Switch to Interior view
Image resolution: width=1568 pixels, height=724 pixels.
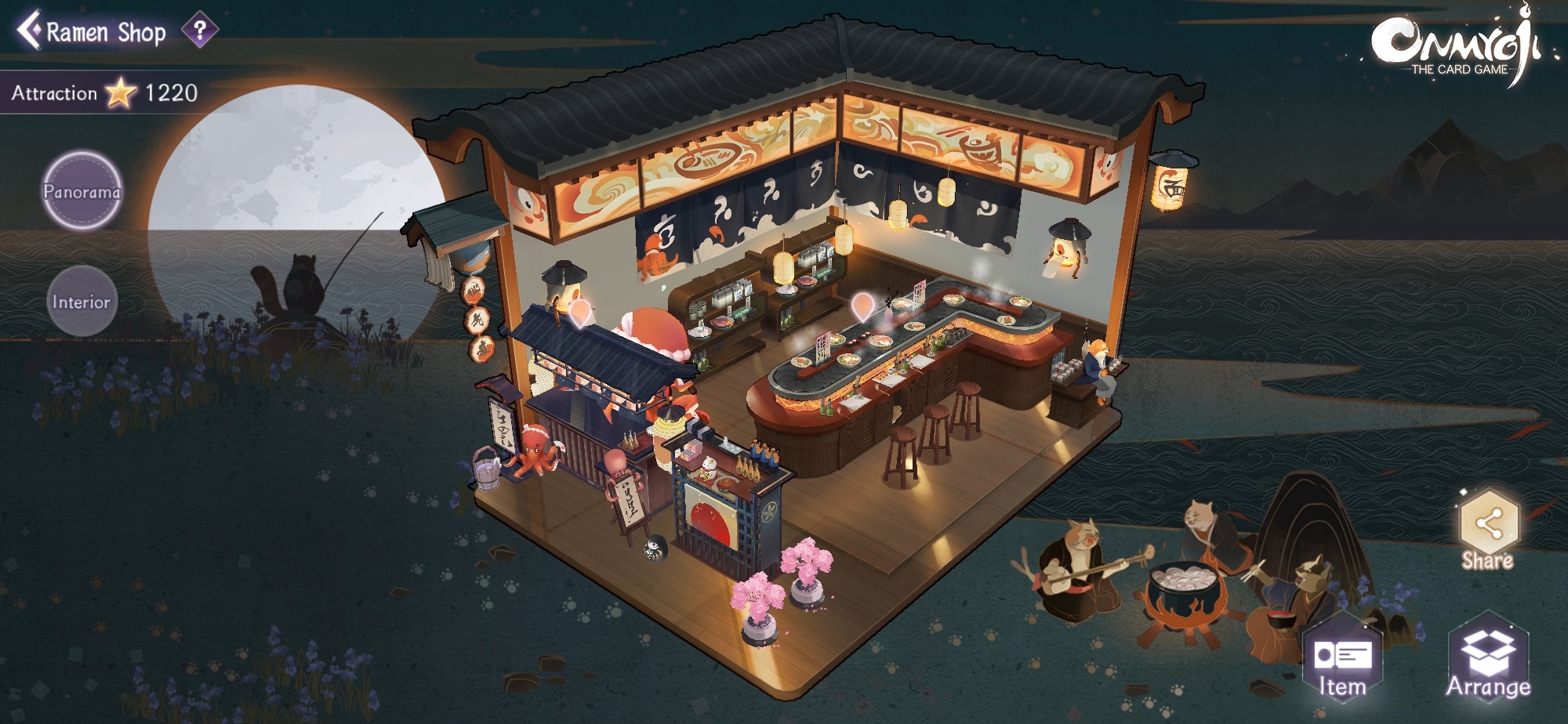(x=82, y=302)
